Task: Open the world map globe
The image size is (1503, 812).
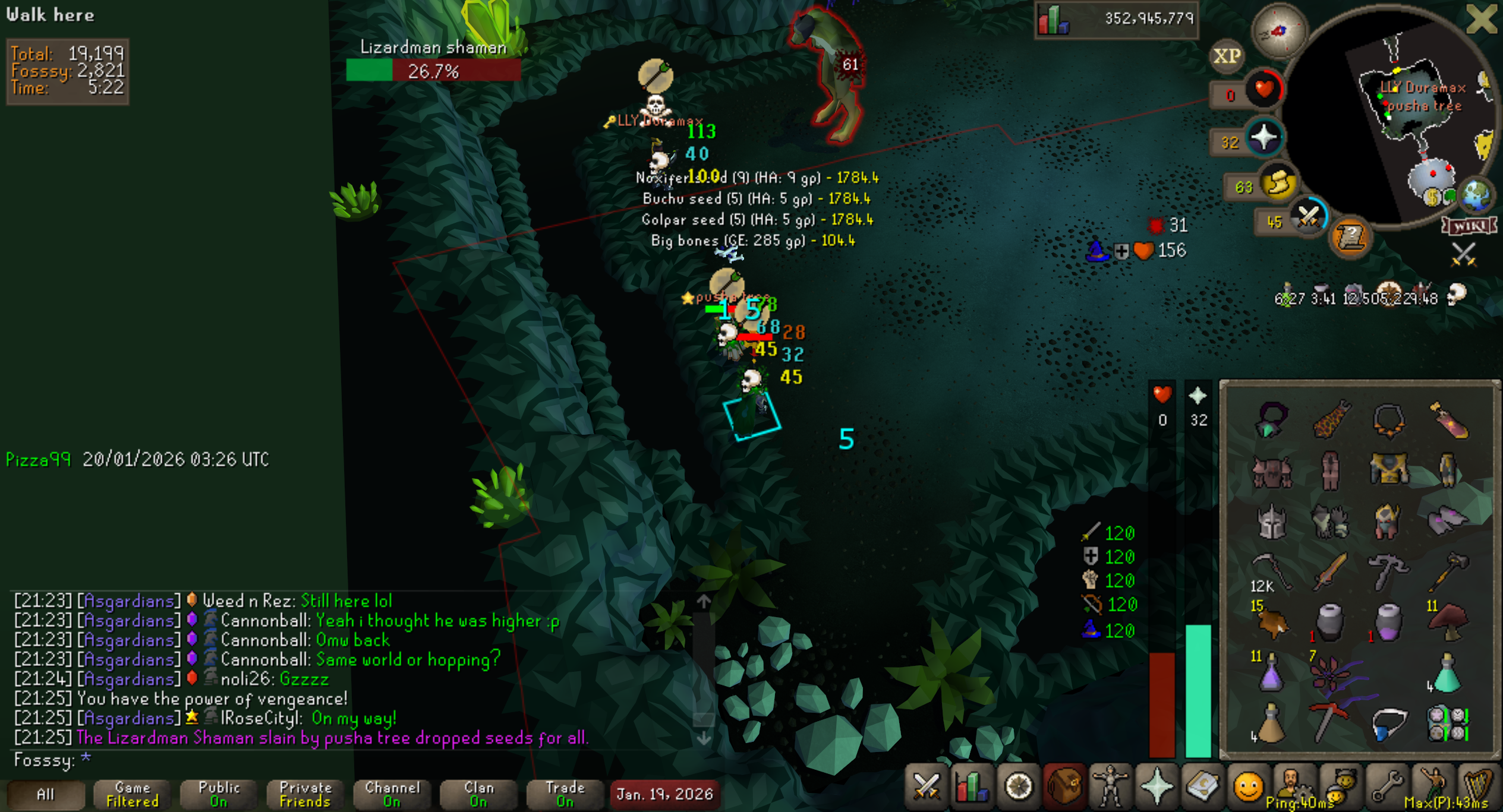Action: 1476,196
